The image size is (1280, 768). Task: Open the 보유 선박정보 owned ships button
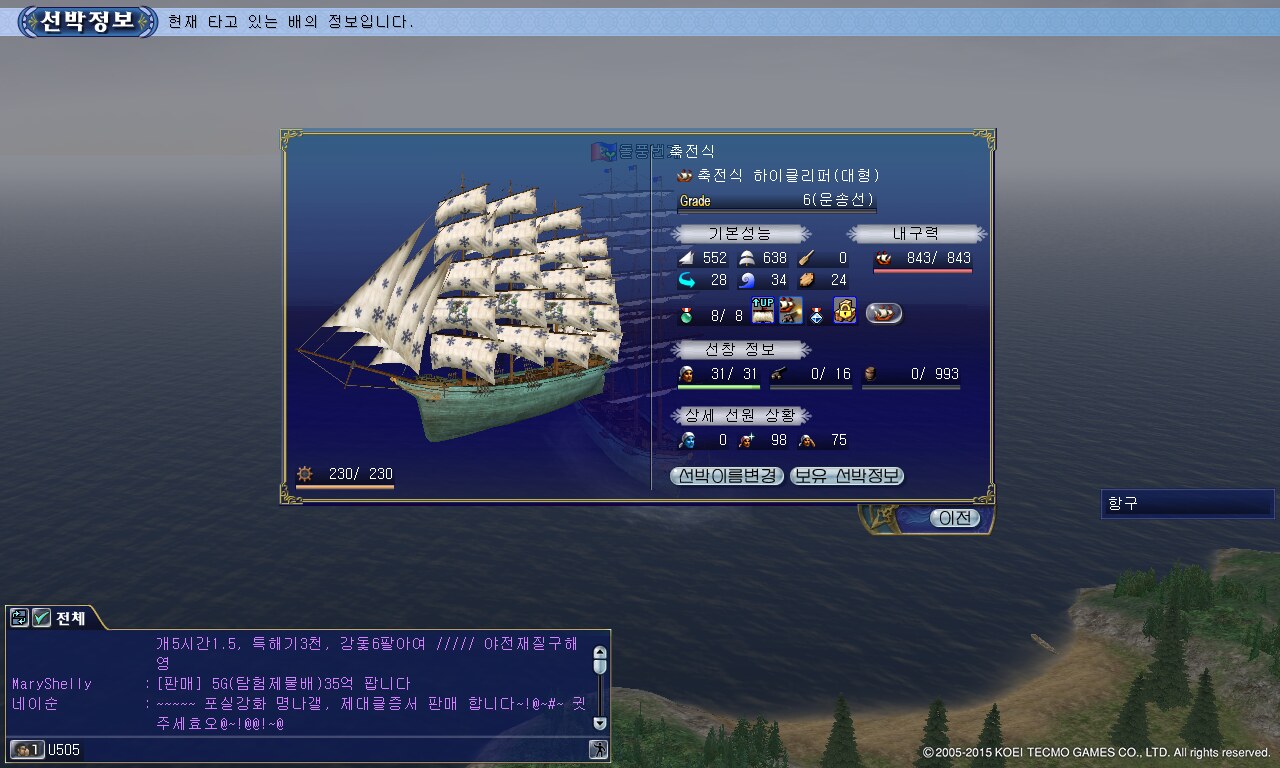(847, 477)
